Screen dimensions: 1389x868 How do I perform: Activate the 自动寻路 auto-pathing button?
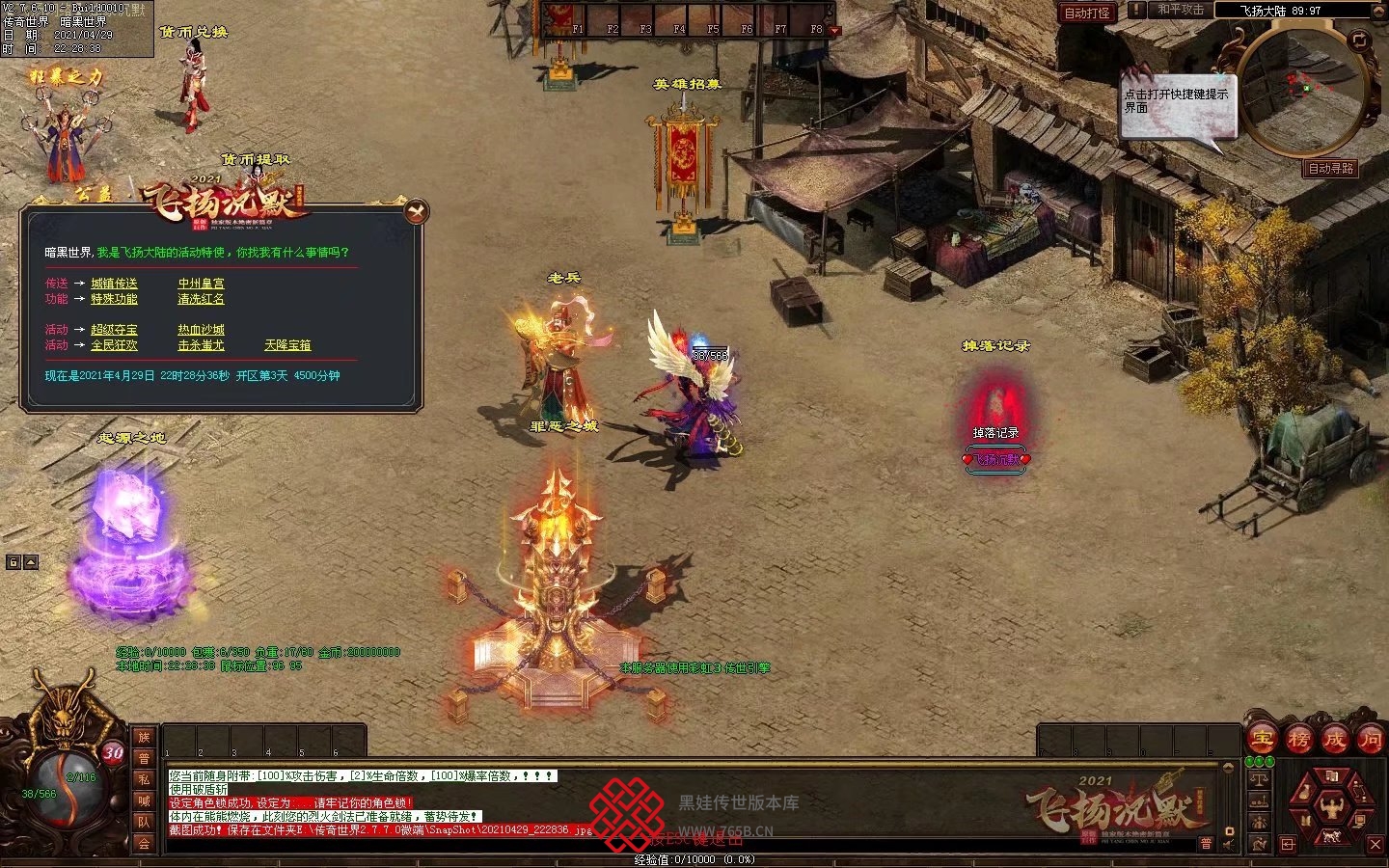[1330, 168]
